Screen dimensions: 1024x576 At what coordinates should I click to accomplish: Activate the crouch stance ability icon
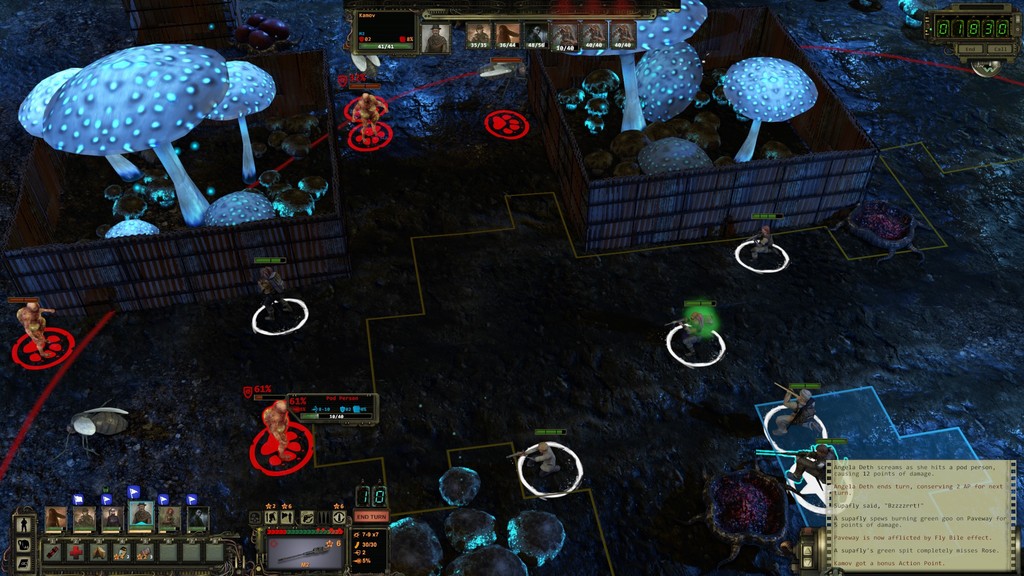(272, 518)
